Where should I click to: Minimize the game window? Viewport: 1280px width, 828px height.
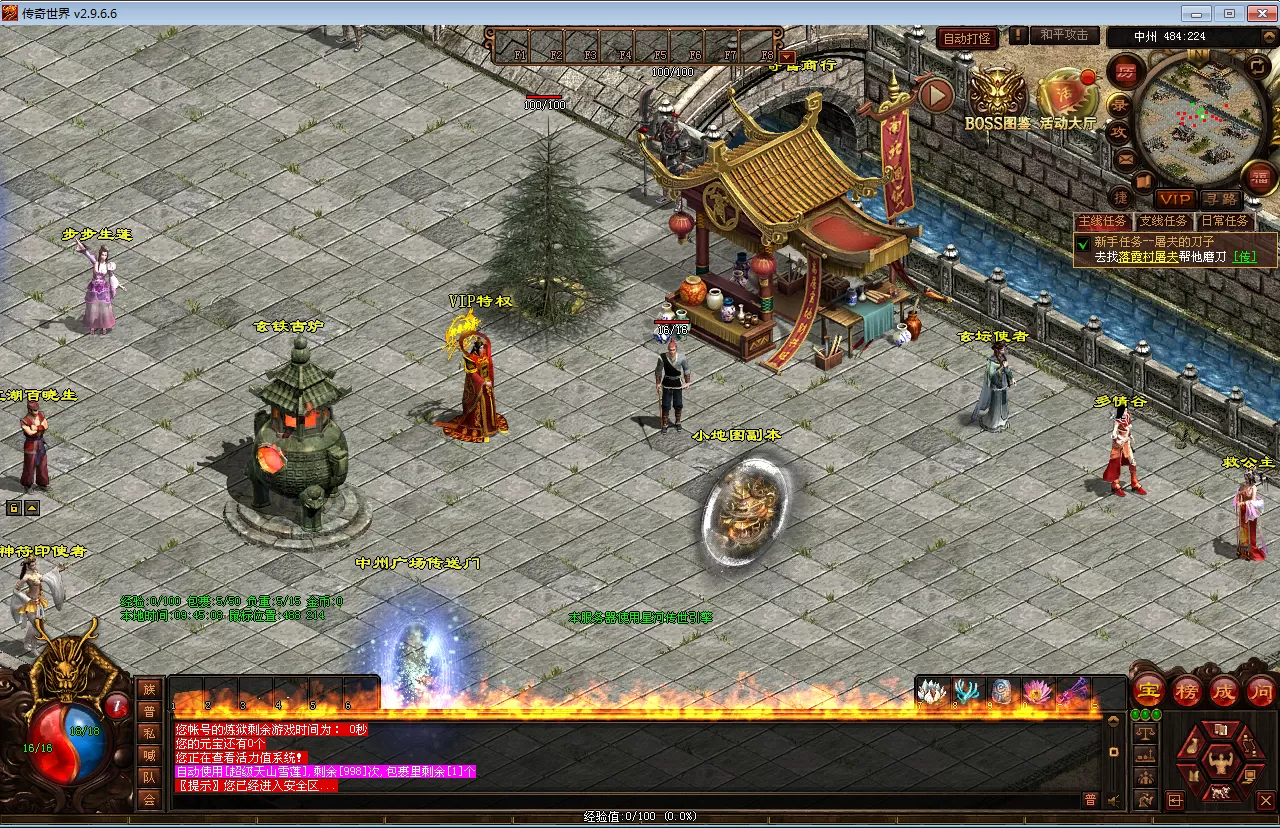1197,13
